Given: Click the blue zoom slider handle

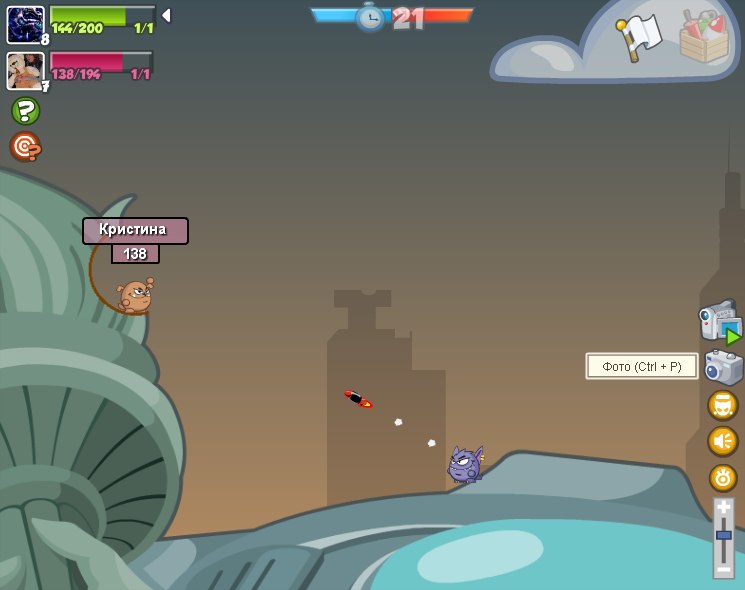Looking at the screenshot, I should click(x=723, y=537).
